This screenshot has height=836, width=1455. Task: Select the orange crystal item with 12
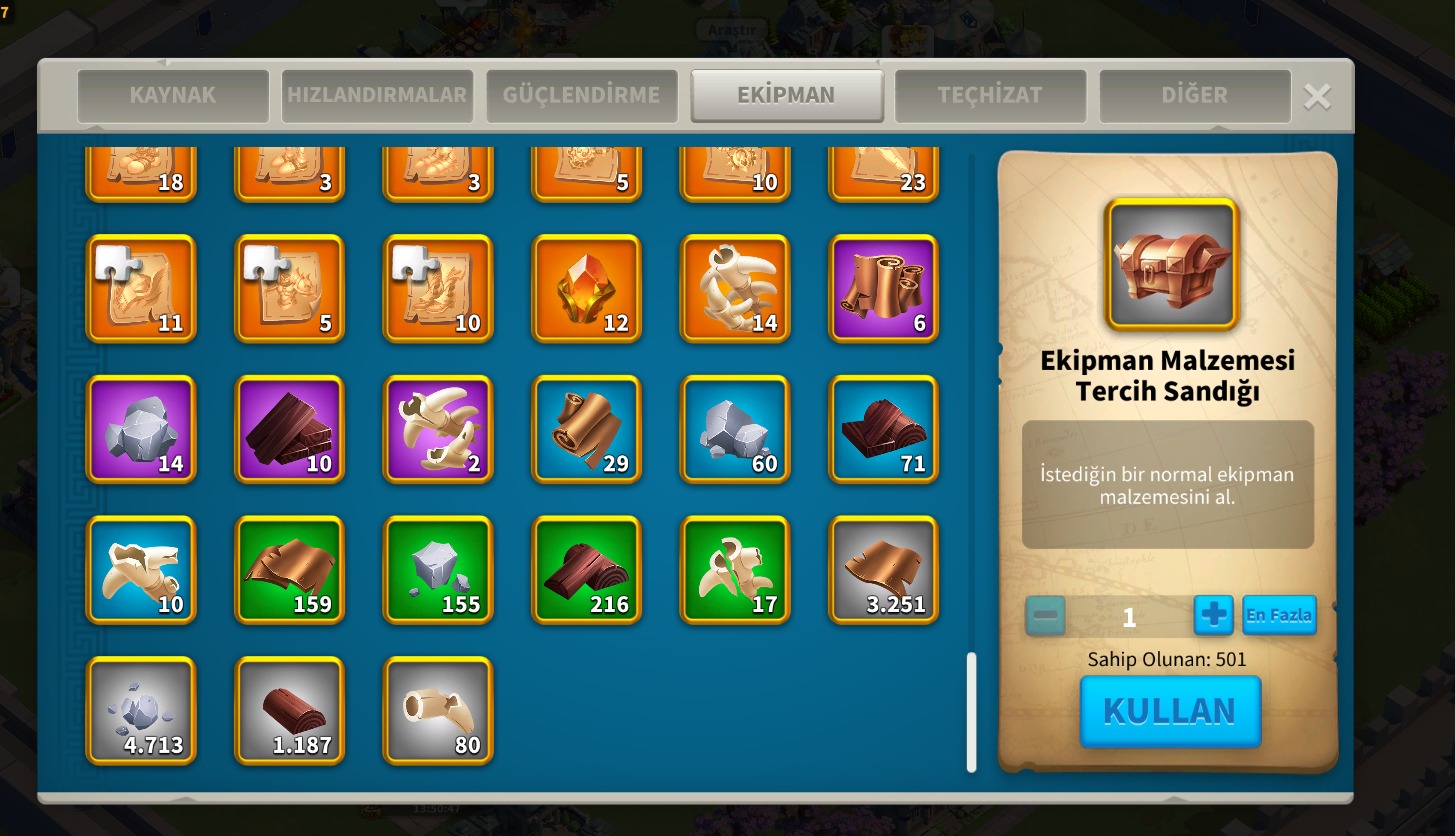point(586,288)
